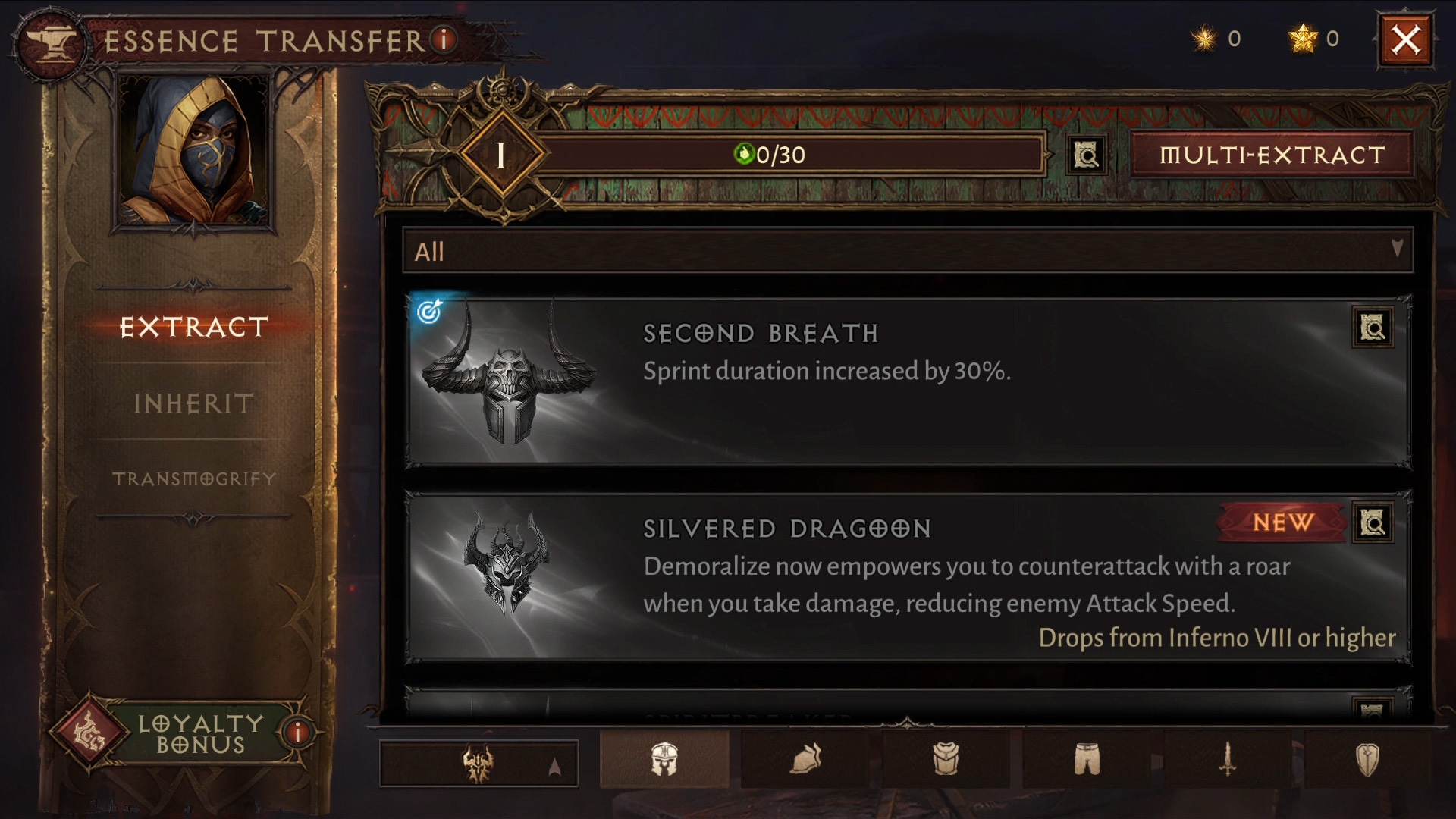Image resolution: width=1456 pixels, height=819 pixels.
Task: Open the Transmogrify tab
Action: (x=193, y=479)
